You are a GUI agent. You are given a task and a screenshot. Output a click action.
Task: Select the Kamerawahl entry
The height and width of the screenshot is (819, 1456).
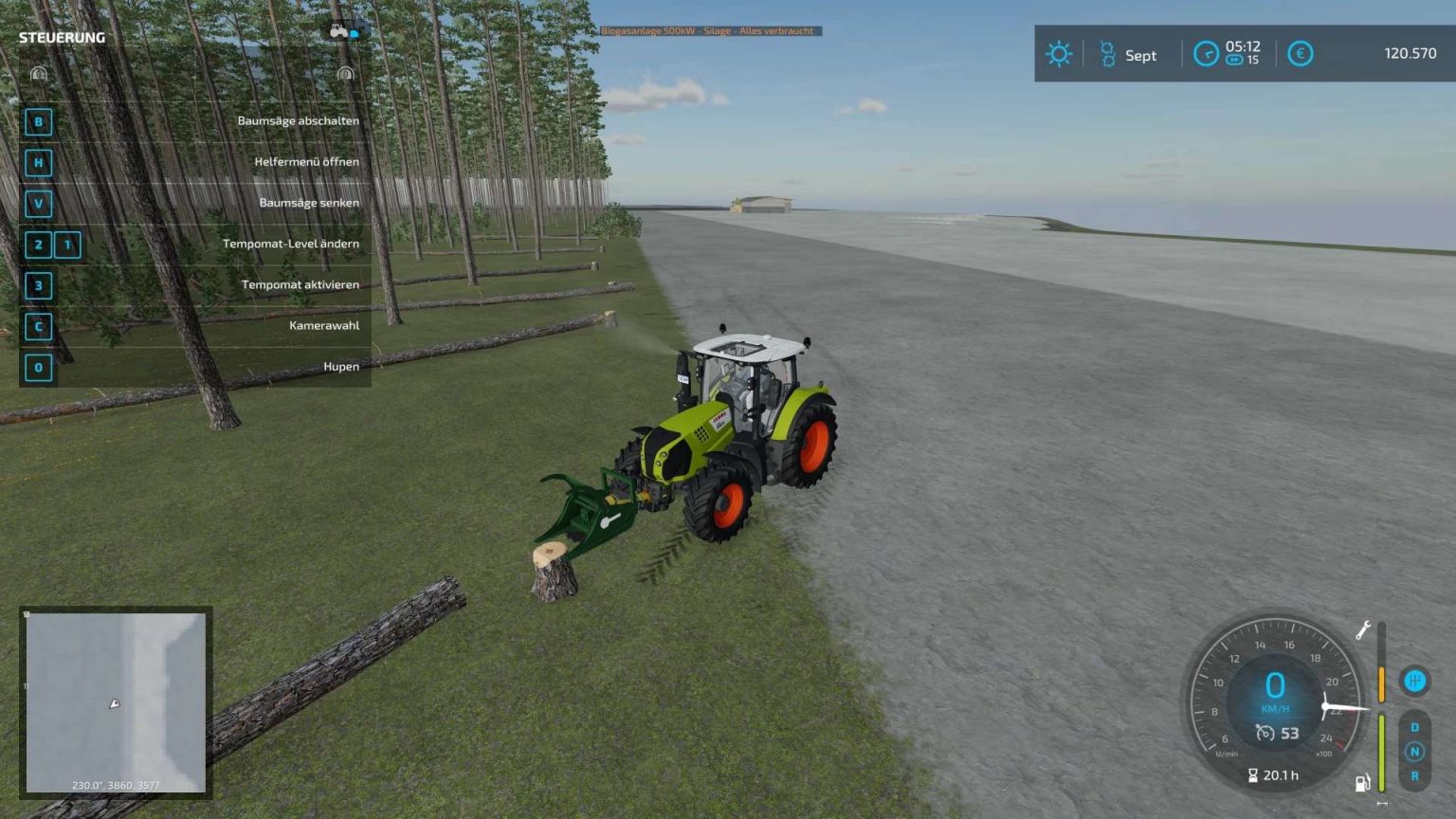[324, 325]
